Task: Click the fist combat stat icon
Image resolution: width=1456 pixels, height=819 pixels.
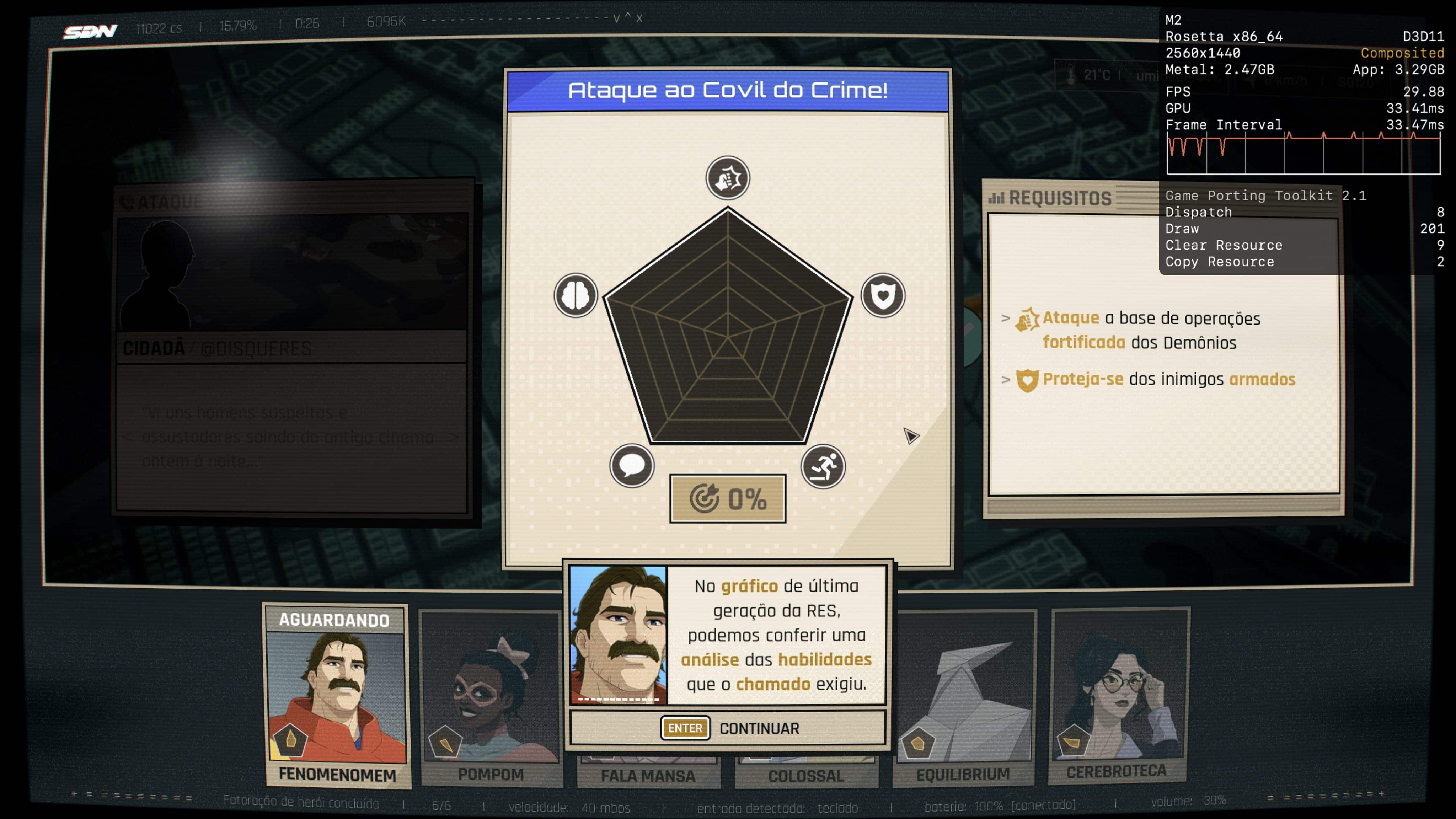Action: [x=727, y=178]
